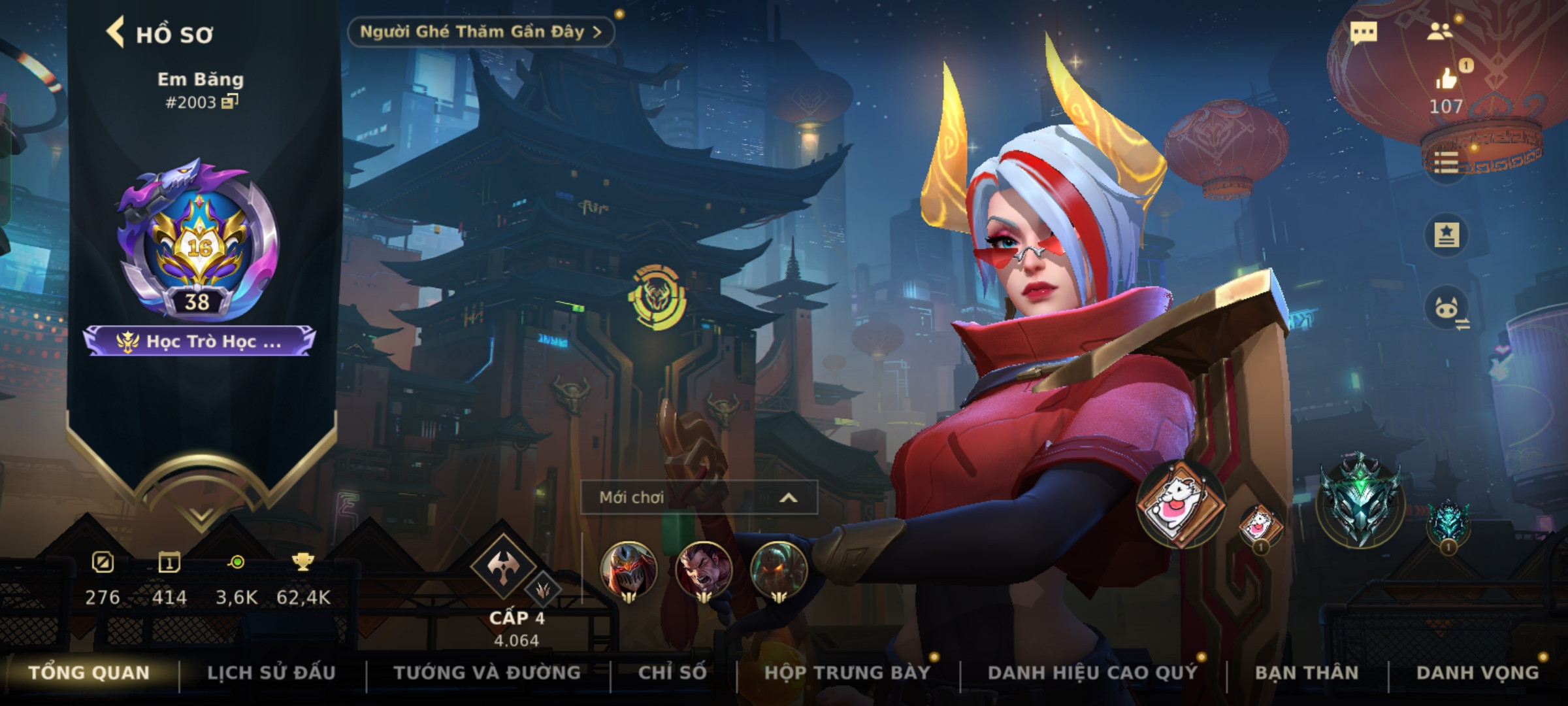Select the large poro emote icon
The height and width of the screenshot is (706, 1568).
(x=1180, y=504)
